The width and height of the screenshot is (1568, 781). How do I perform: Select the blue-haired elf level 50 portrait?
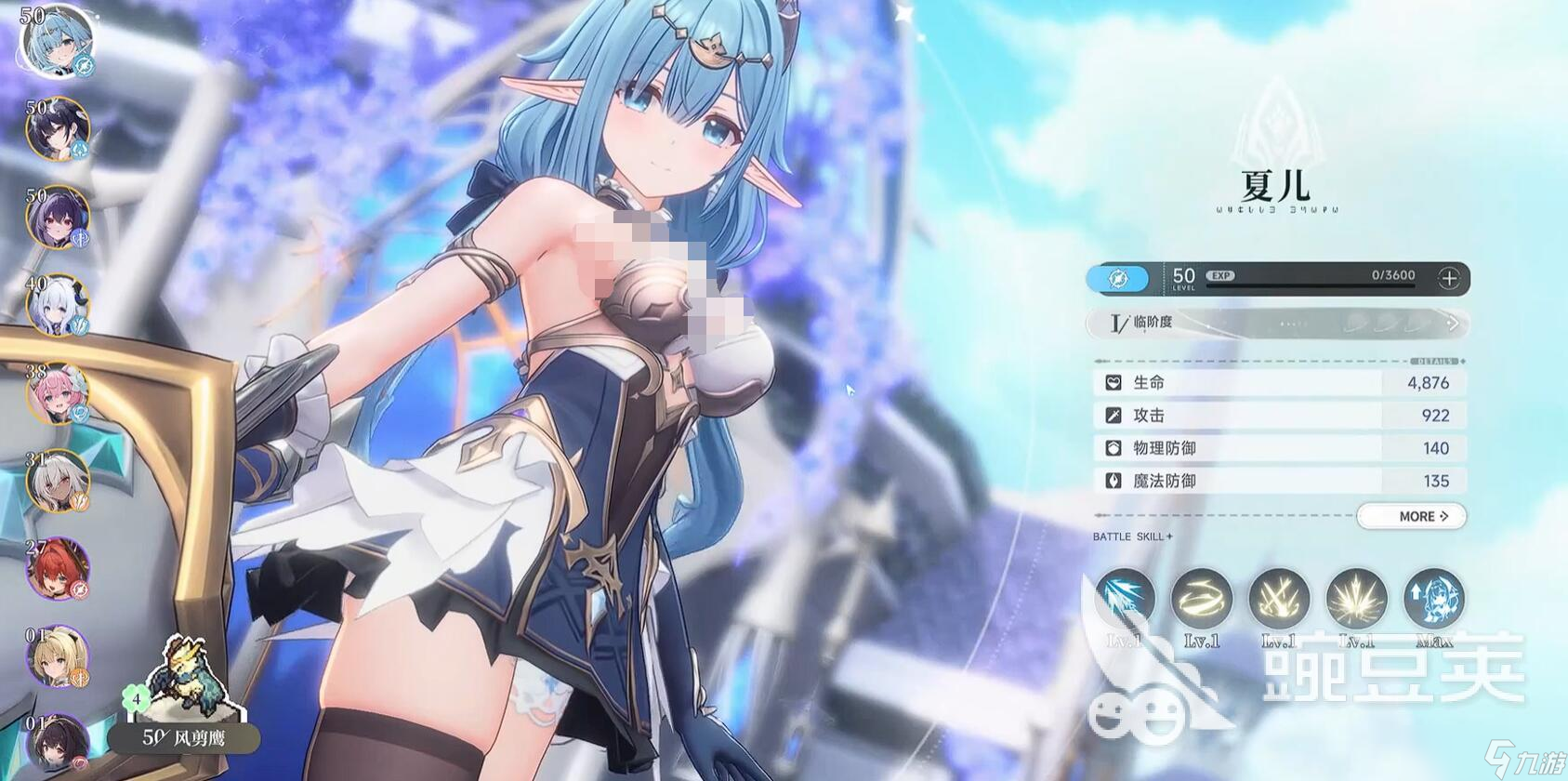pos(58,41)
